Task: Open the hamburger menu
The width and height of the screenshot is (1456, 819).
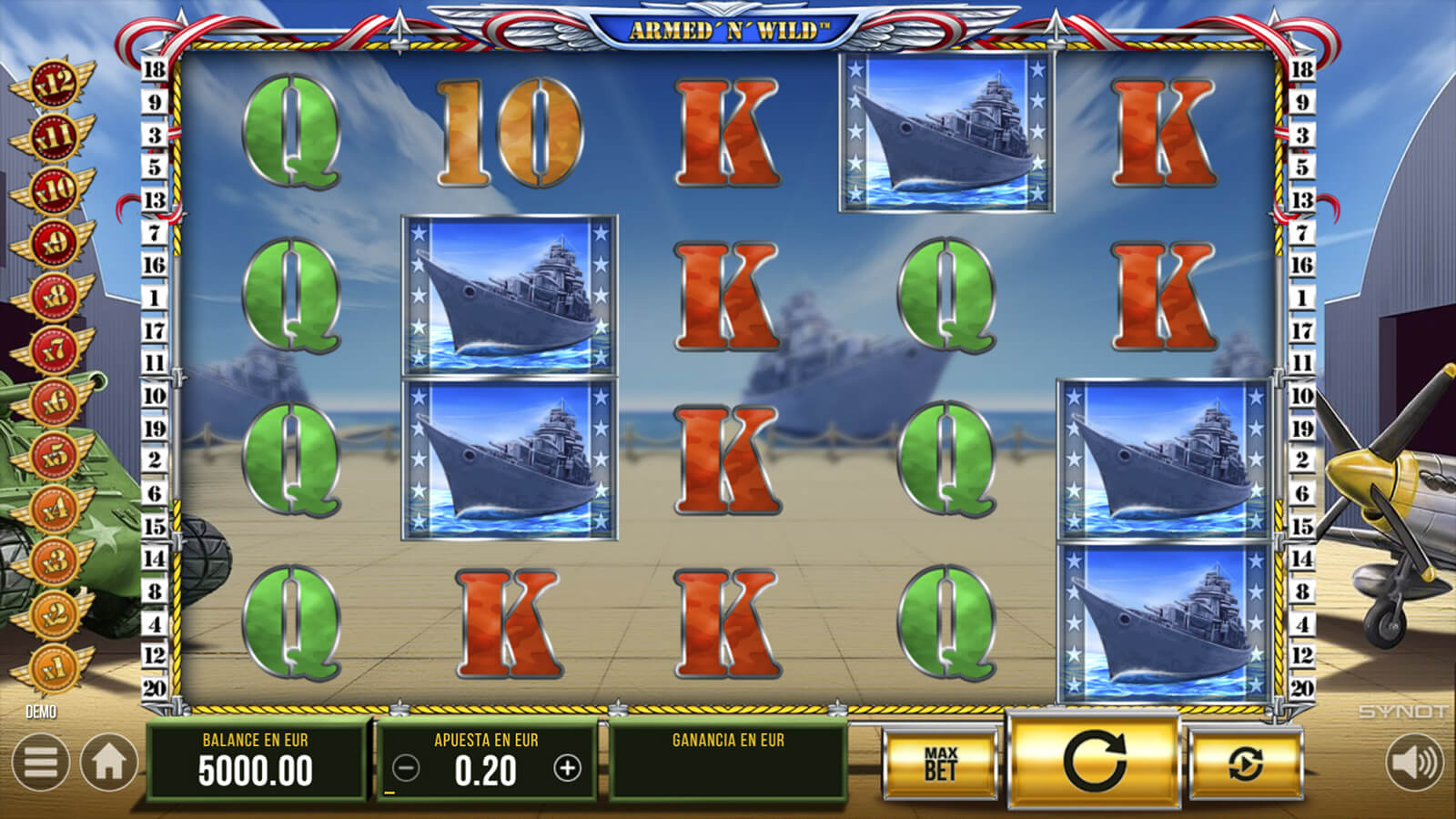Action: [40, 763]
